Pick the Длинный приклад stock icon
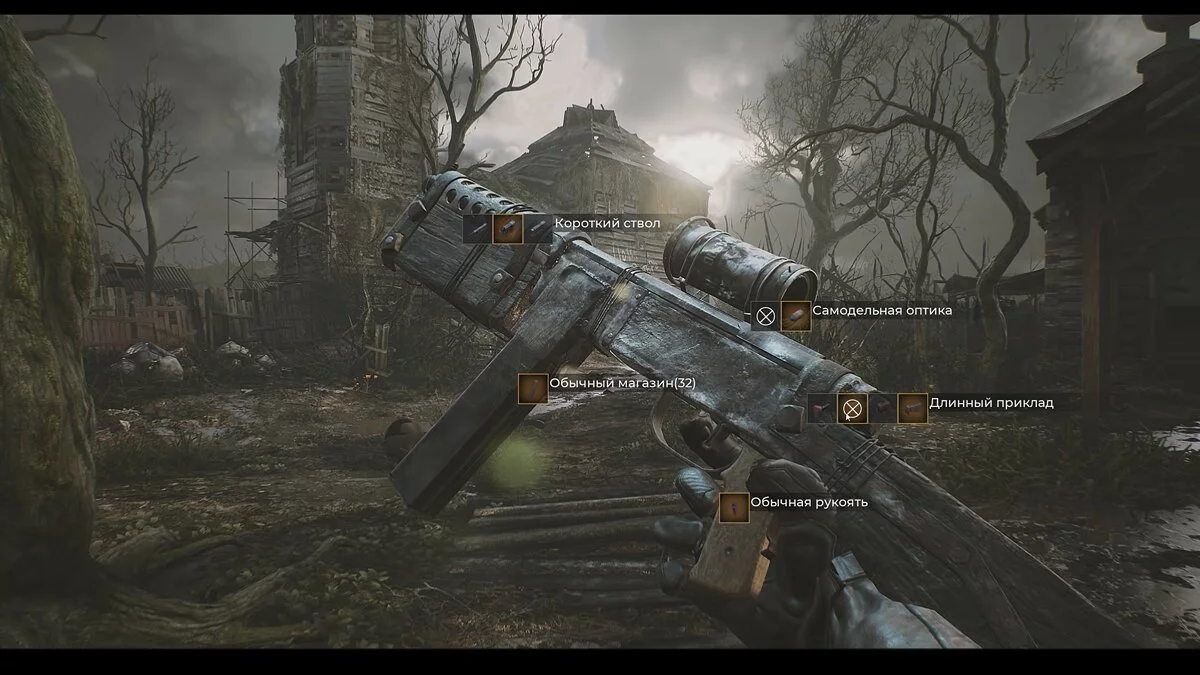The image size is (1200, 675). tap(912, 408)
